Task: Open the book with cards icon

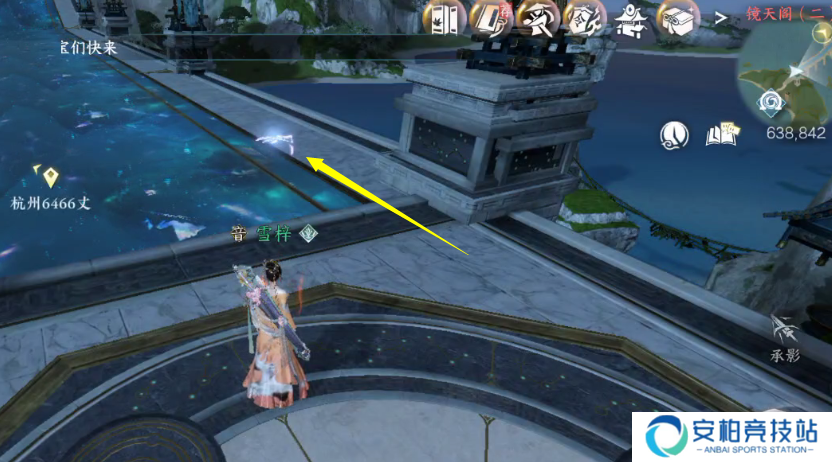Action: pos(721,132)
